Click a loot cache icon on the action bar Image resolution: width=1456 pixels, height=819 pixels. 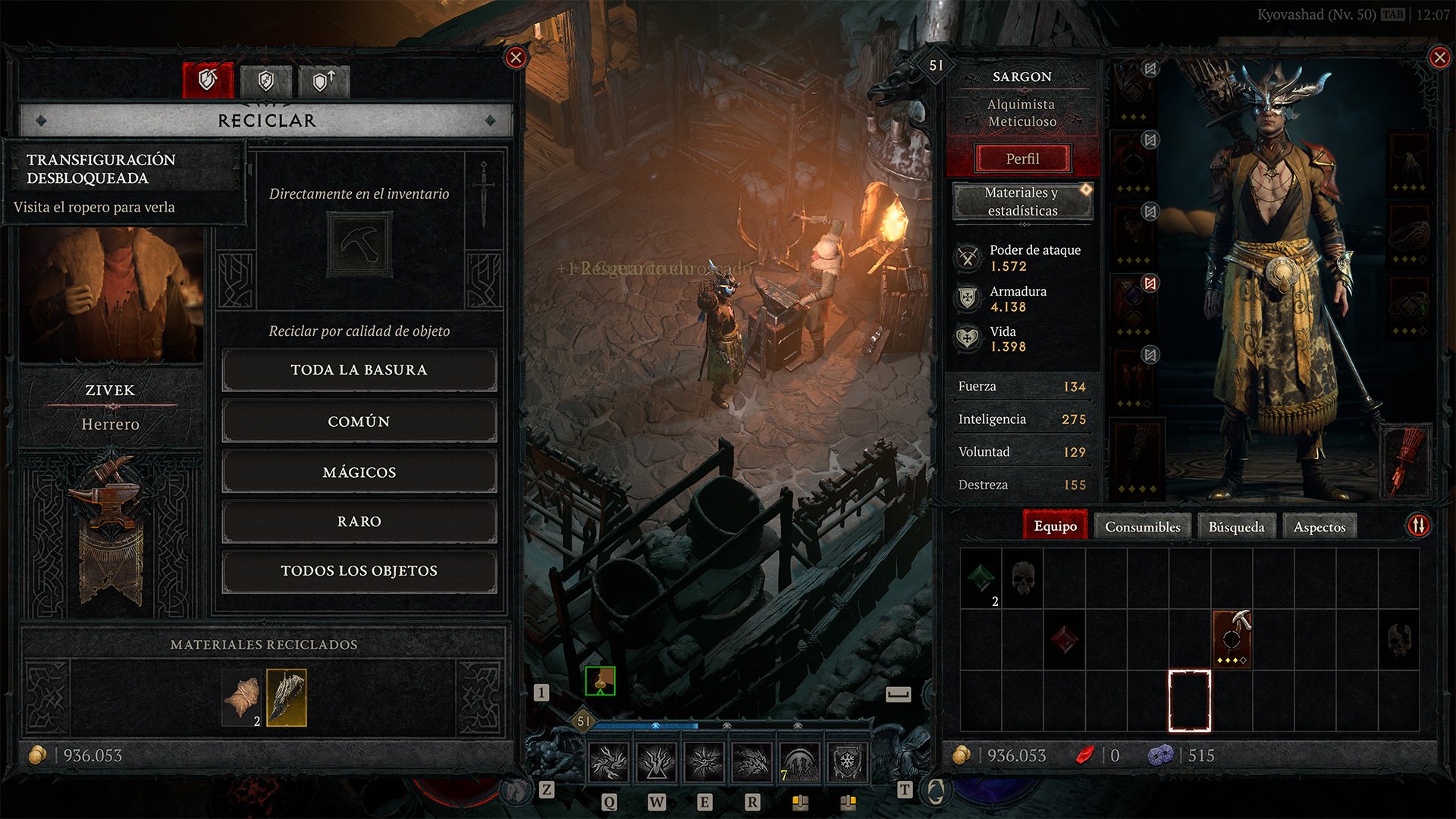tap(801, 803)
